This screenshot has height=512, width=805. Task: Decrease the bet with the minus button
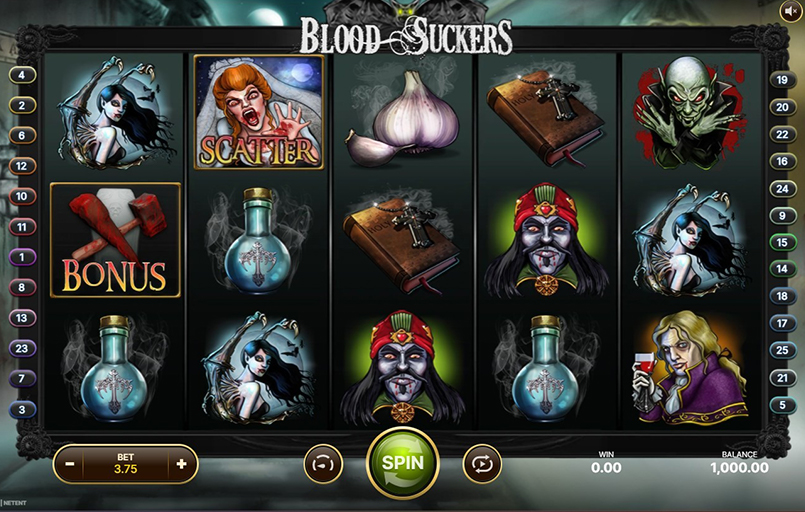coord(70,464)
